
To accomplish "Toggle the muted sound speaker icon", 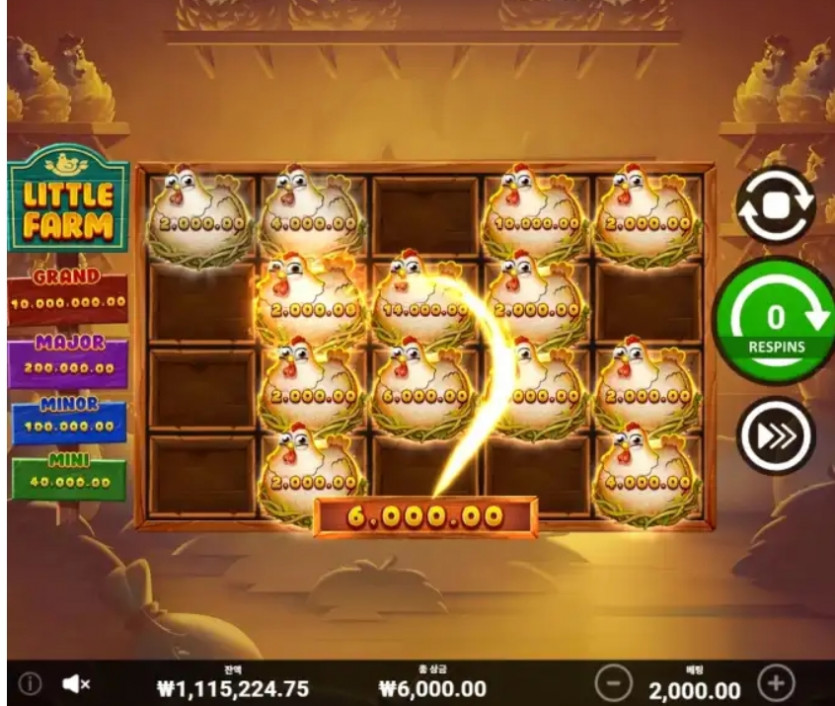I will click(x=76, y=684).
